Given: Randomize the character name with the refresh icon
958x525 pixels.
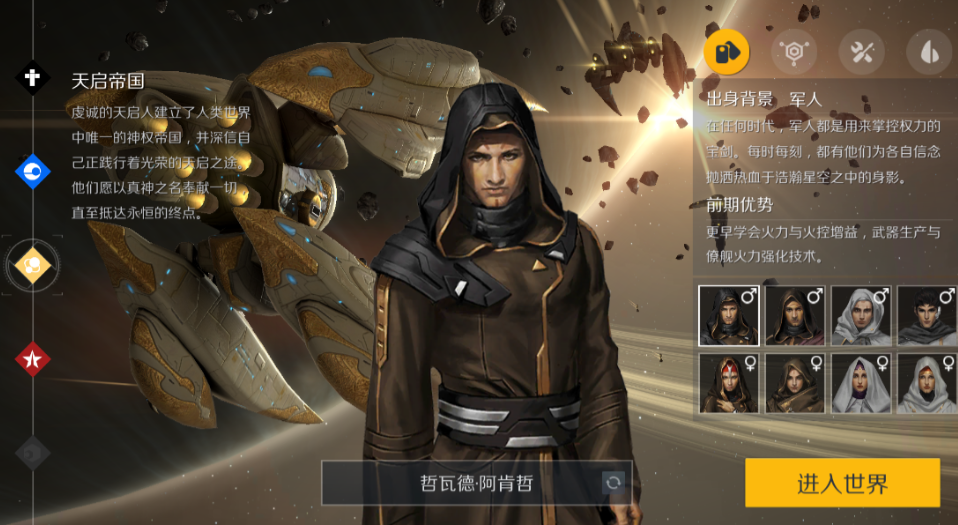Looking at the screenshot, I should (x=613, y=483).
